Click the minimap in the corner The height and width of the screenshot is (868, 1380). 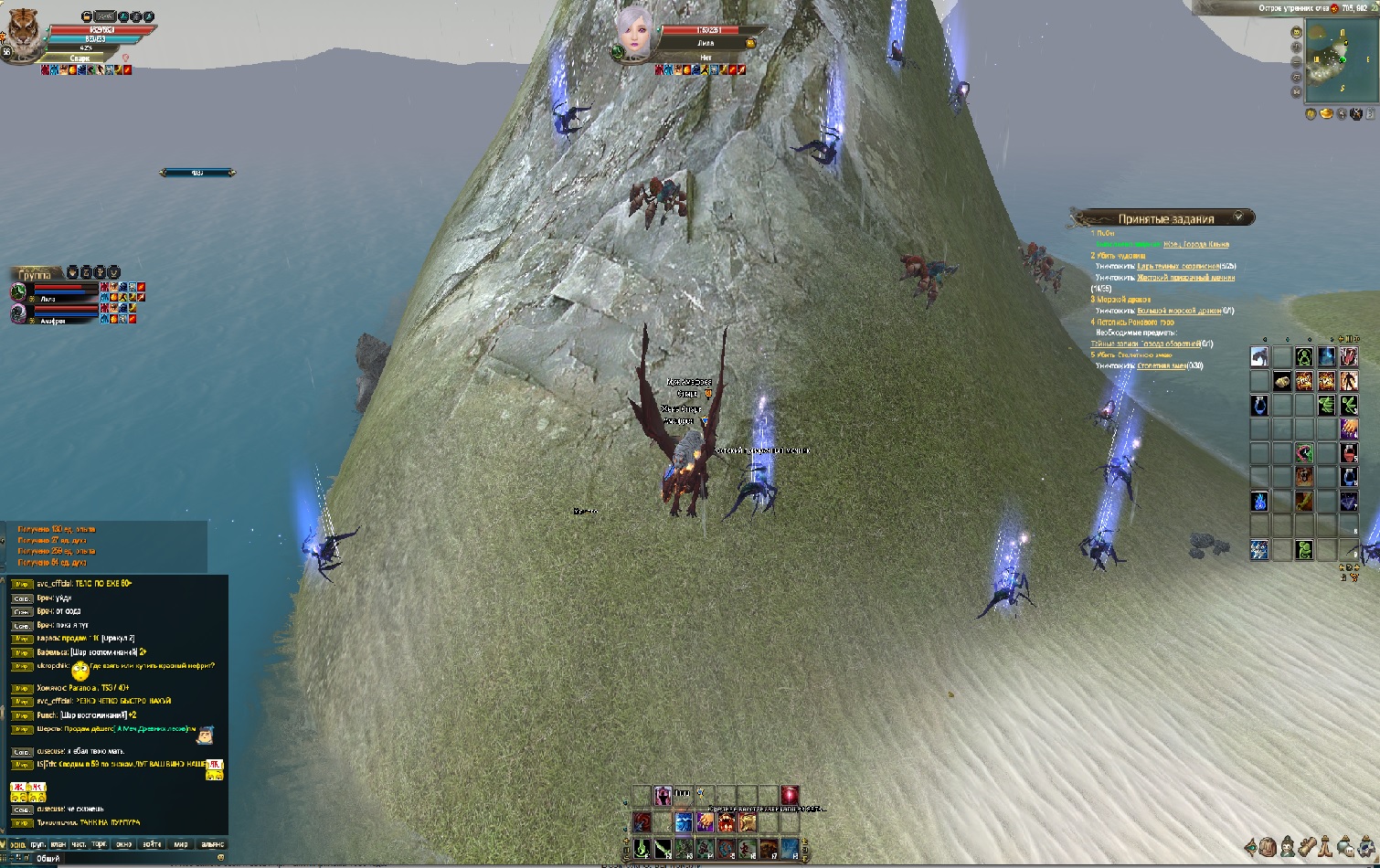[x=1339, y=59]
